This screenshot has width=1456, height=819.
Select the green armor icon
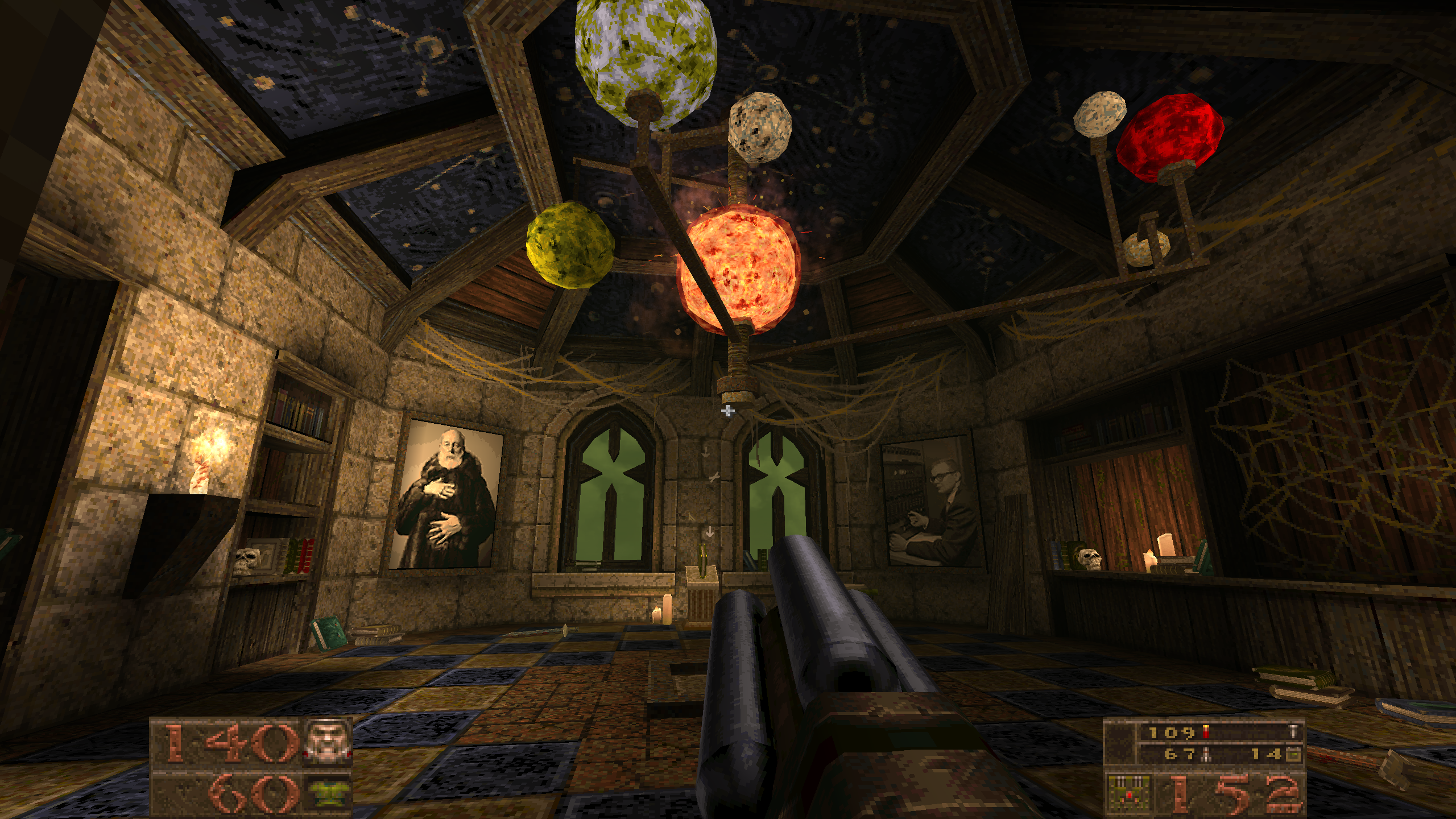[329, 793]
